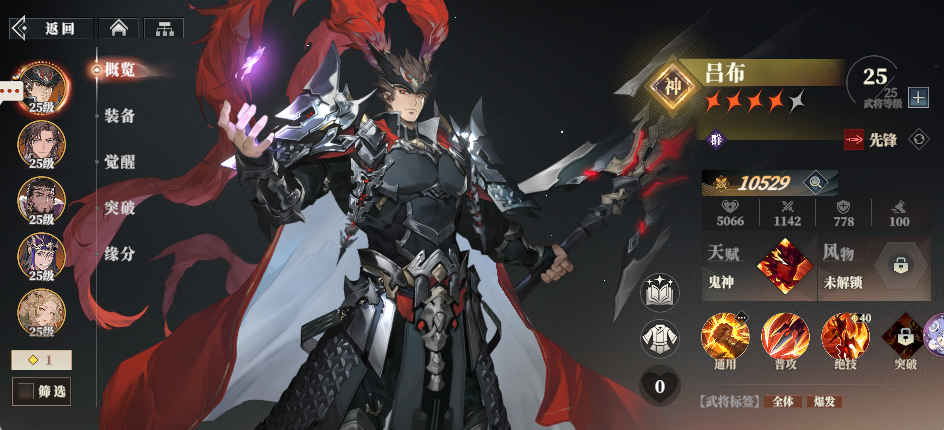Image resolution: width=944 pixels, height=430 pixels.
Task: Level up hero with plus button
Action: coord(919,97)
